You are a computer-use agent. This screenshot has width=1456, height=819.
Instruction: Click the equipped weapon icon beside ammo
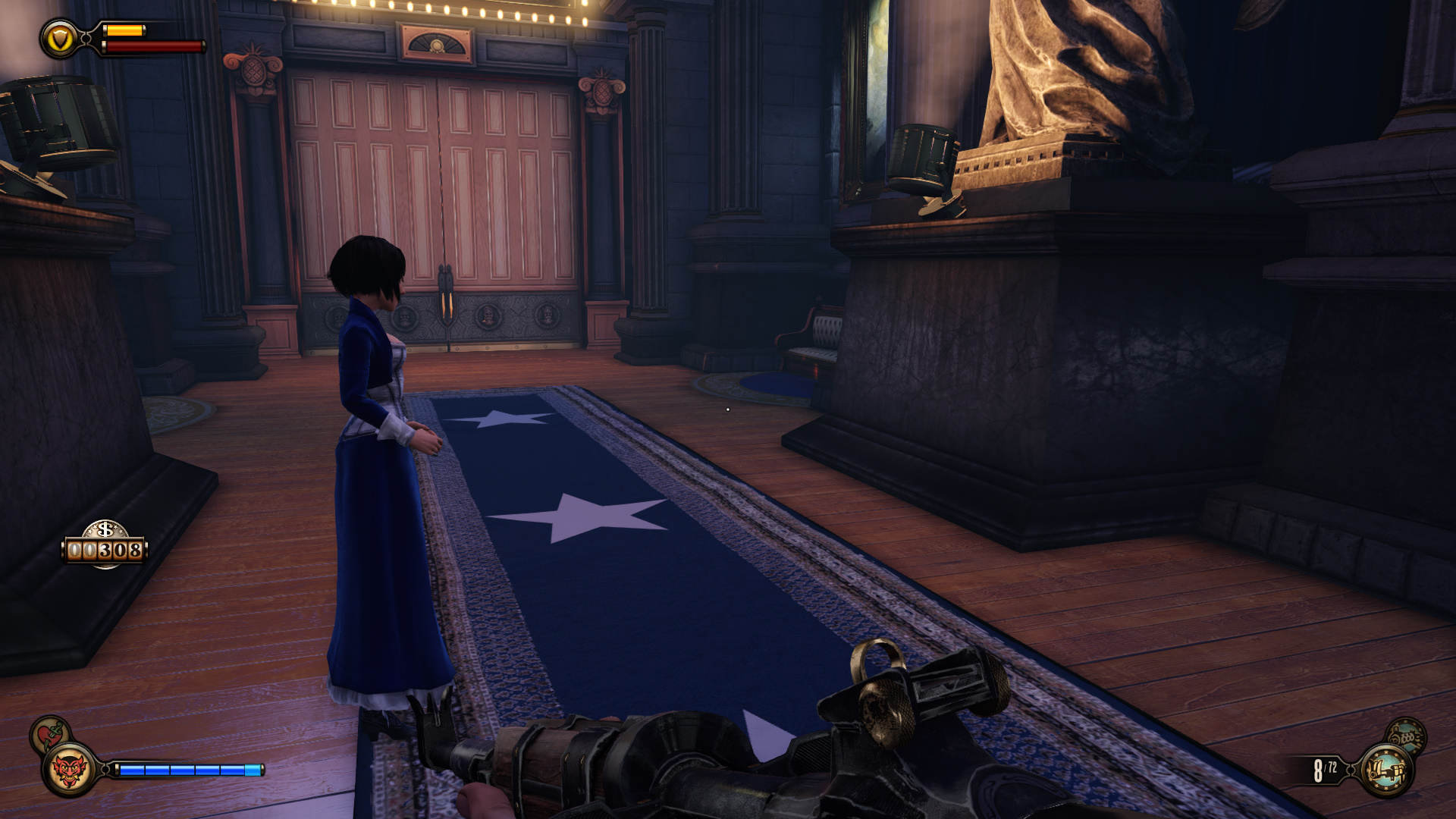[1386, 771]
